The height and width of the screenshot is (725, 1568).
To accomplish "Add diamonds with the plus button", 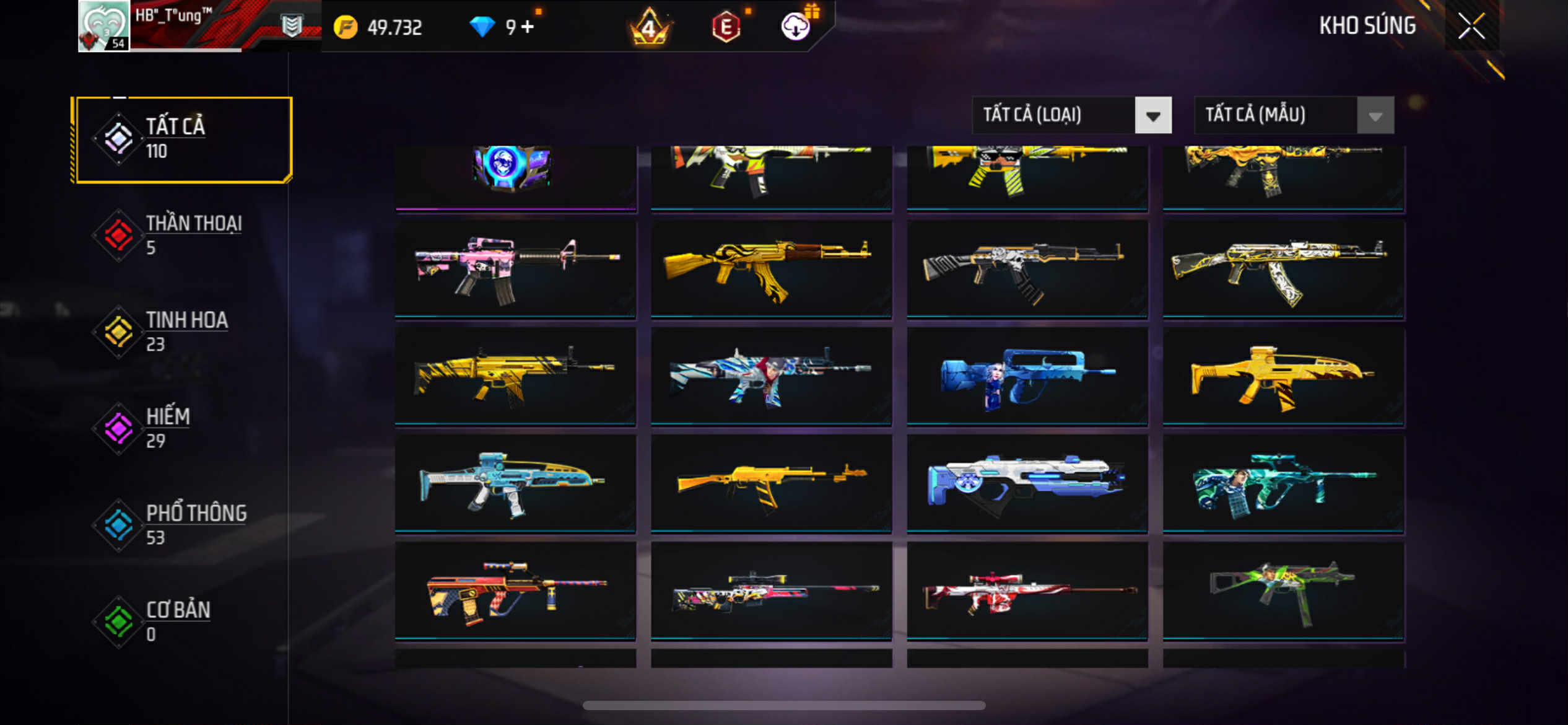I will (x=527, y=27).
